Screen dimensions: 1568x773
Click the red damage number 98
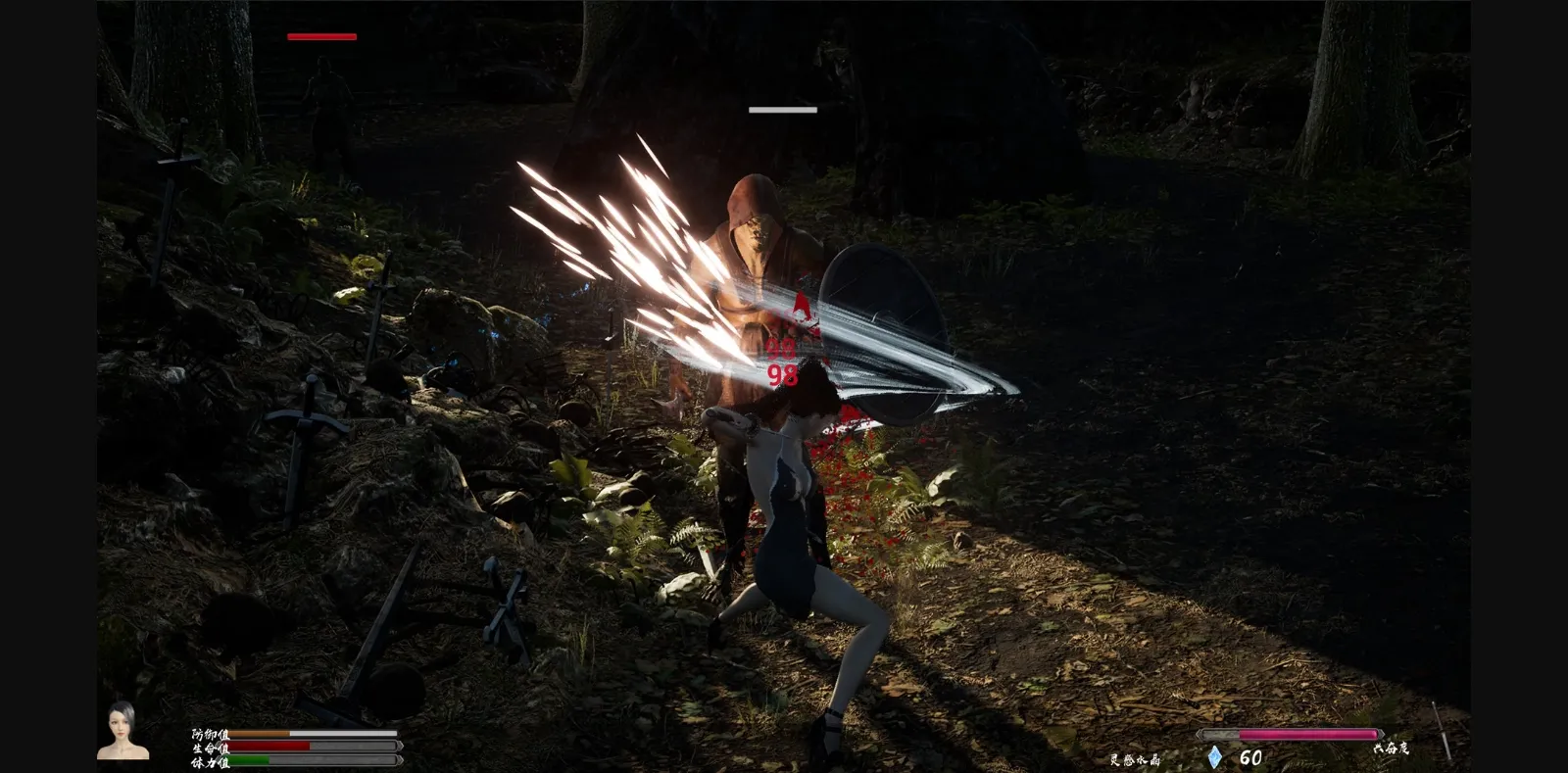783,375
